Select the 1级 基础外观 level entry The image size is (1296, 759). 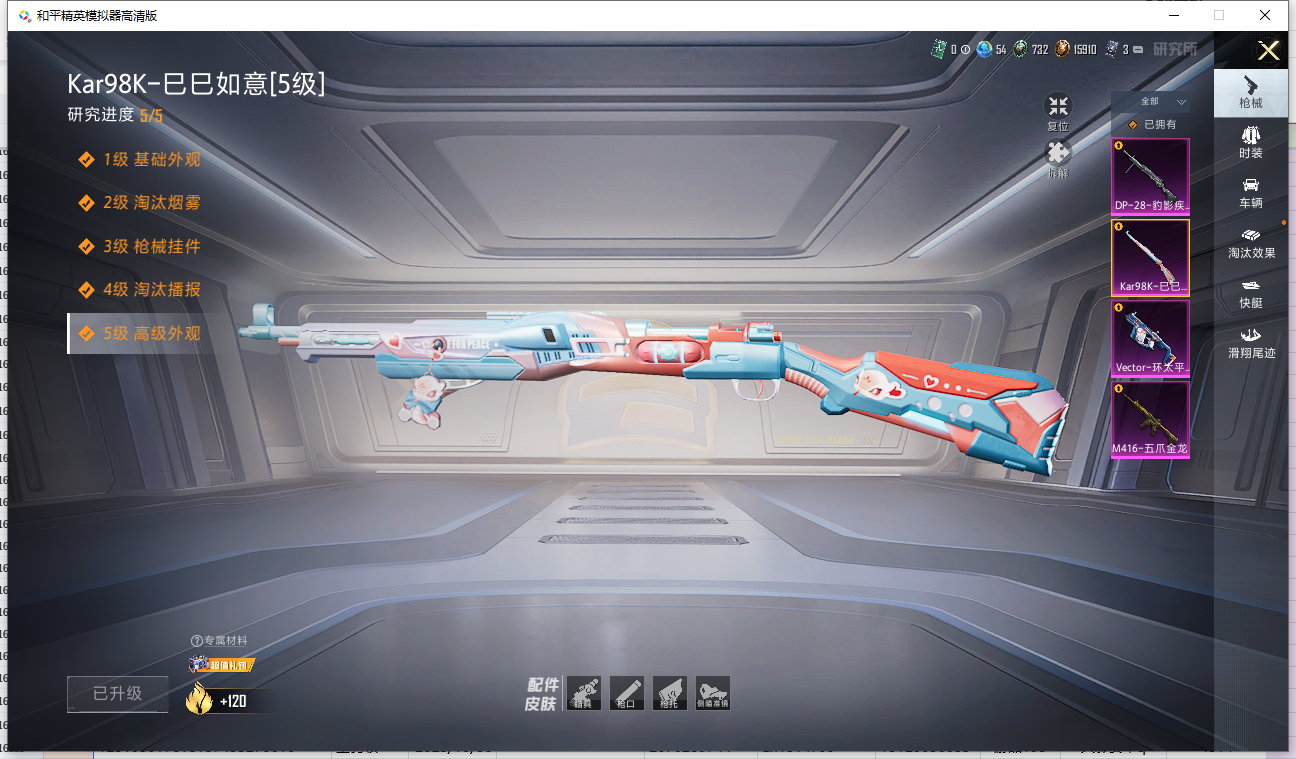point(151,159)
